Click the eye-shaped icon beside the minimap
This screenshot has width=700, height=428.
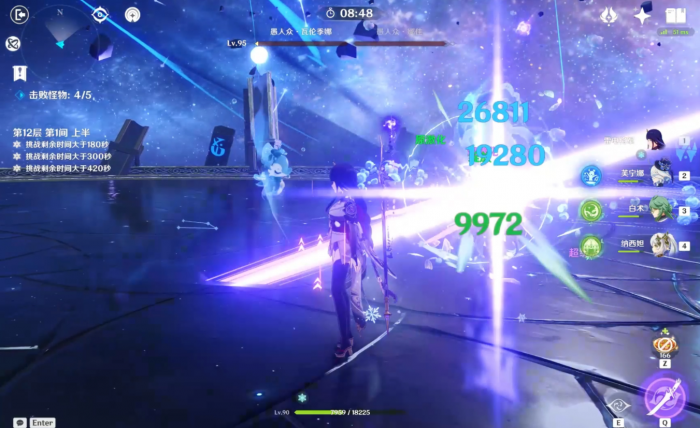pos(100,14)
